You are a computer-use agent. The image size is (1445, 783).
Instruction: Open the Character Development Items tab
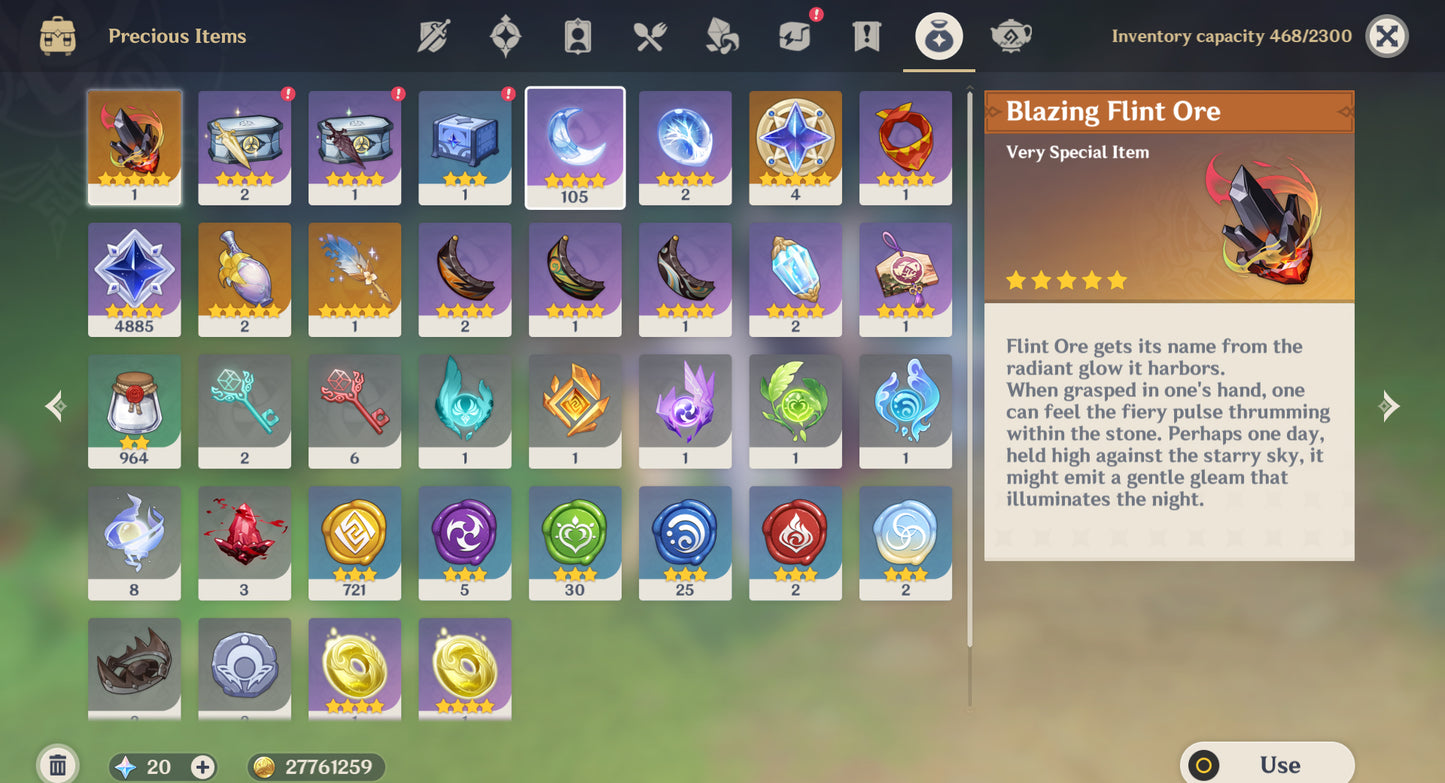(x=576, y=35)
